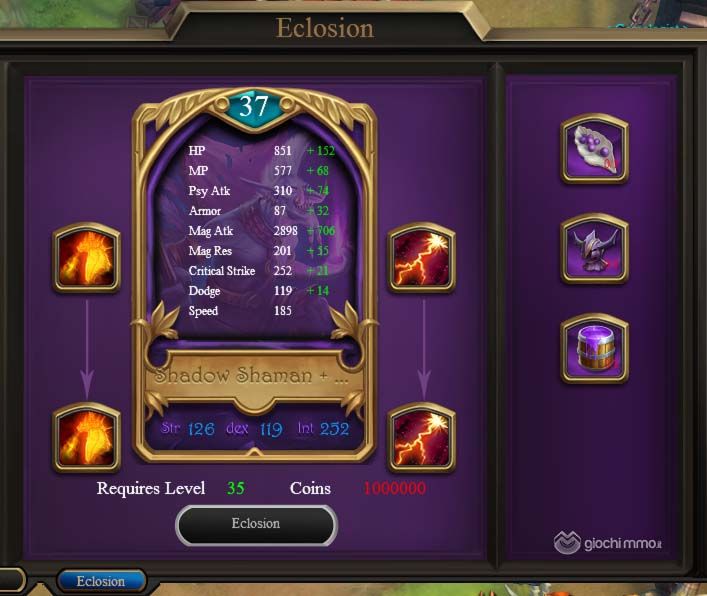Viewport: 707px width, 596px height.
Task: Select the purple barrel material icon
Action: (595, 348)
